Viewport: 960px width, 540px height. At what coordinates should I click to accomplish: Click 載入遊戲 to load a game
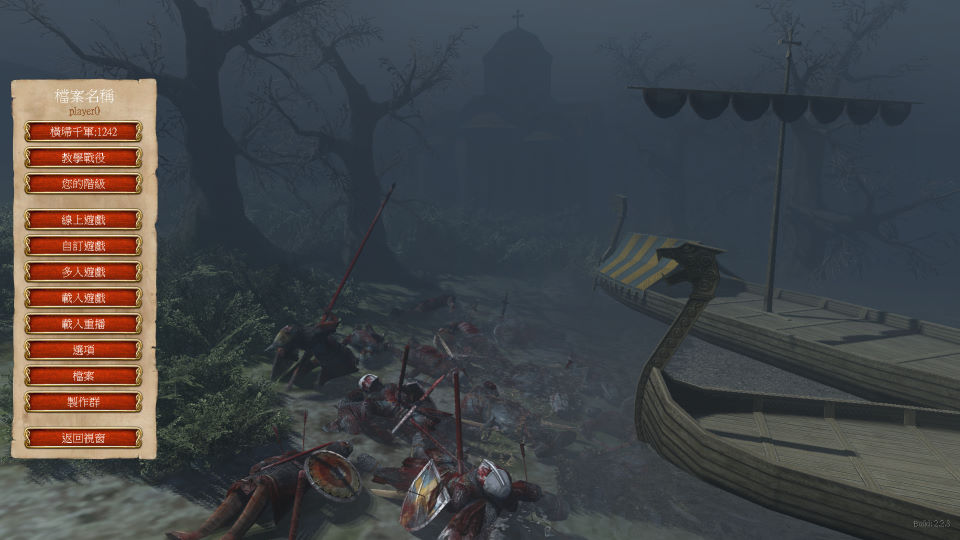click(x=83, y=298)
